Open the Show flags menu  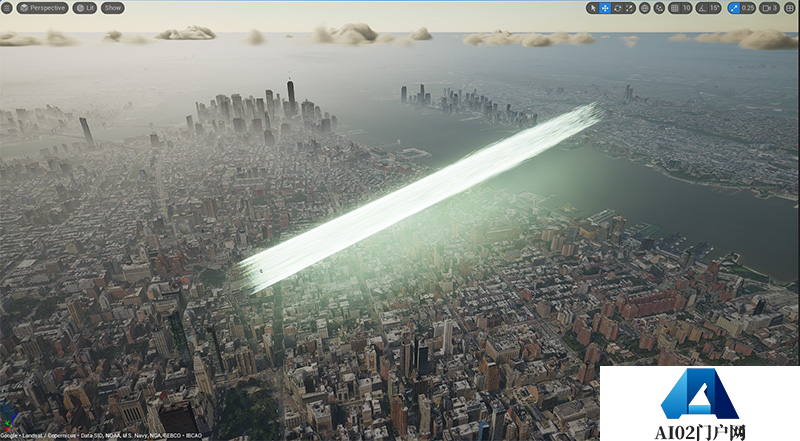point(113,8)
